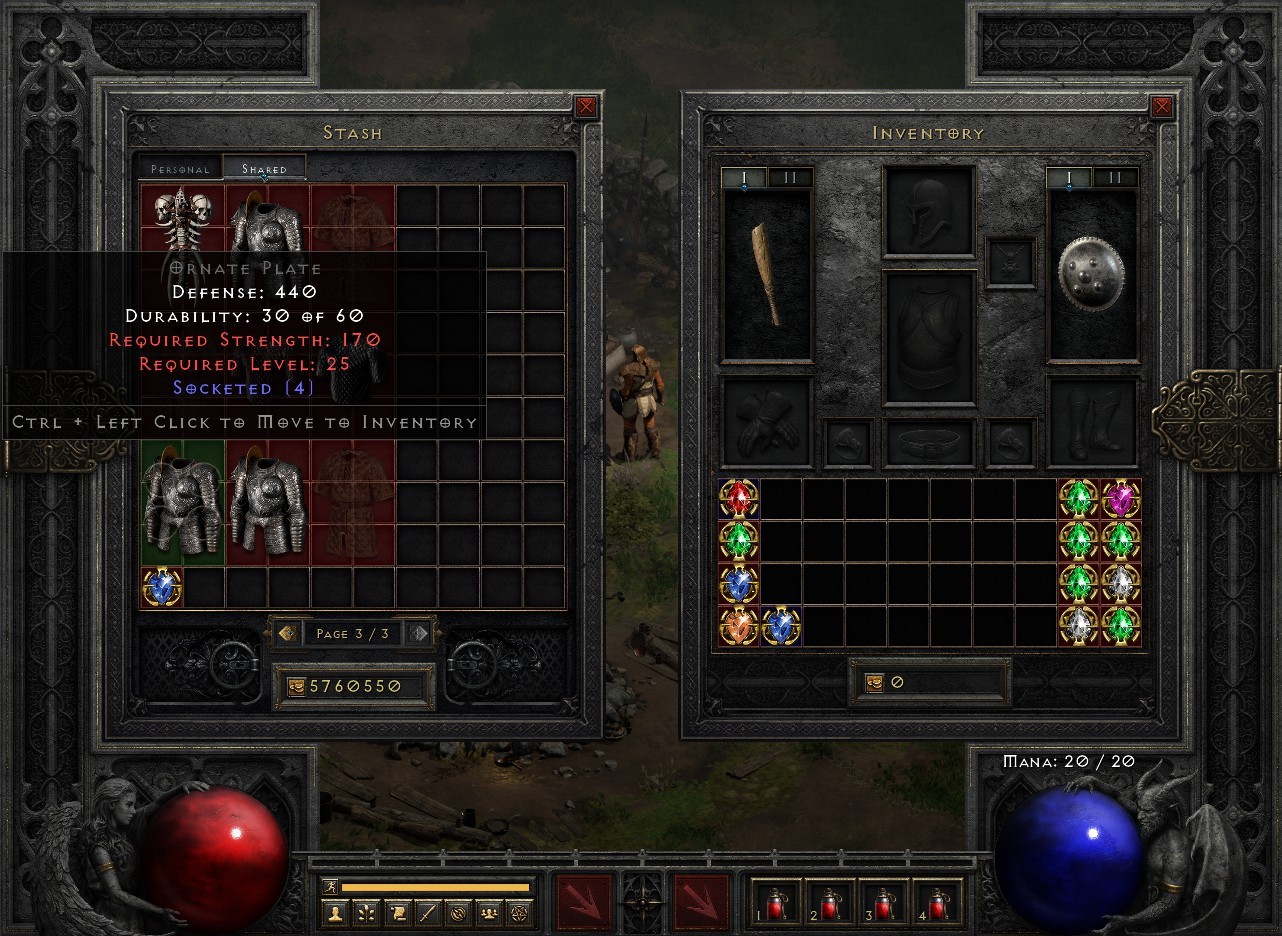Viewport: 1282px width, 936px height.
Task: Open the quest log scroll icon
Action: pyautogui.click(x=397, y=912)
